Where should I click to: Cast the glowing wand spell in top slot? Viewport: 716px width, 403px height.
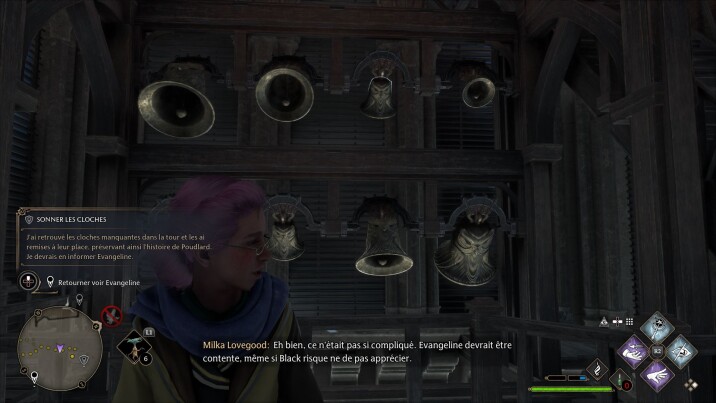(656, 326)
